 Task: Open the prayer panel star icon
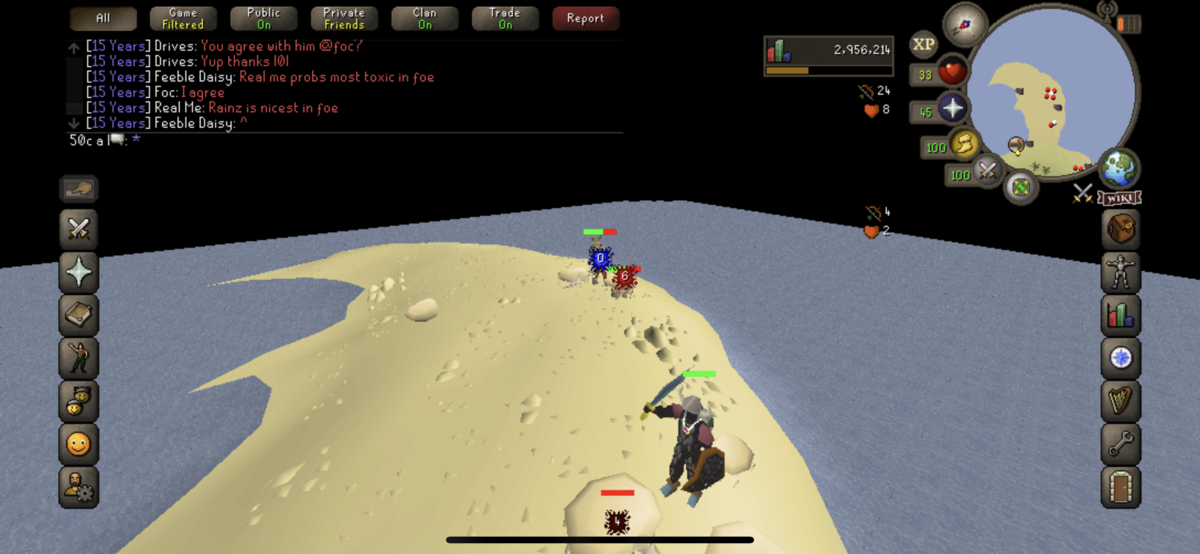pyautogui.click(x=79, y=272)
